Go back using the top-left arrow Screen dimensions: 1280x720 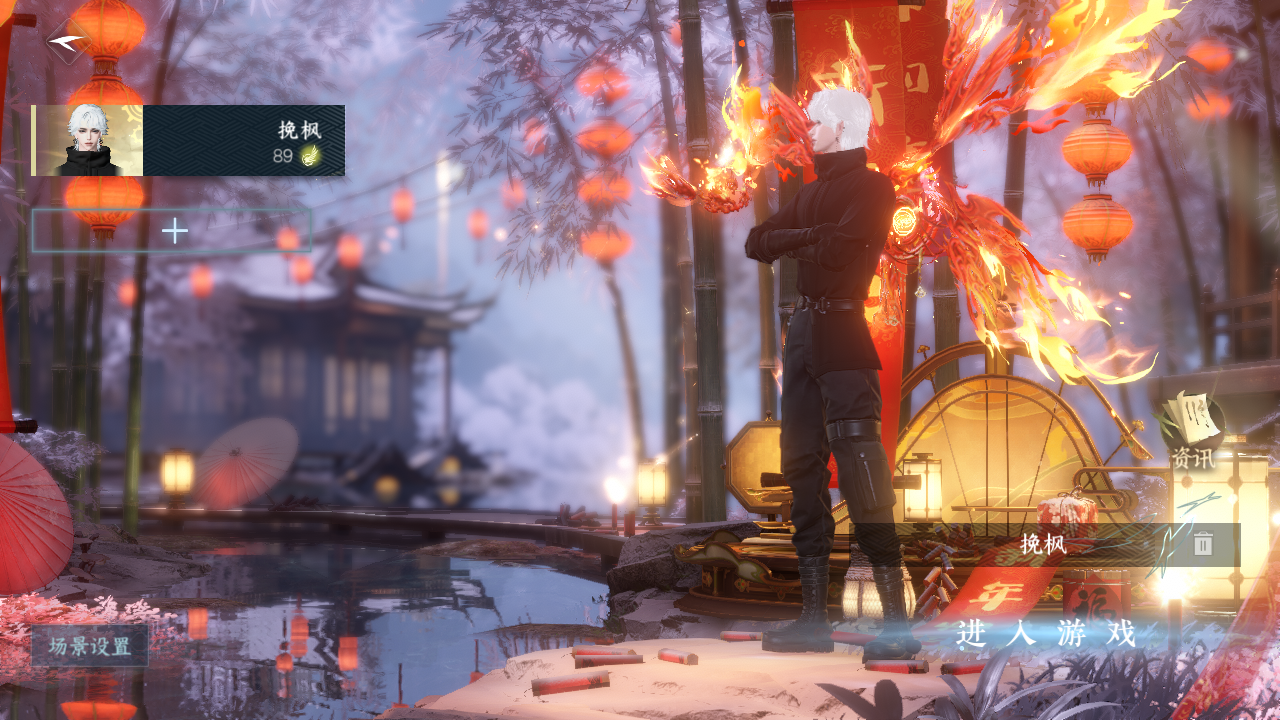67,42
